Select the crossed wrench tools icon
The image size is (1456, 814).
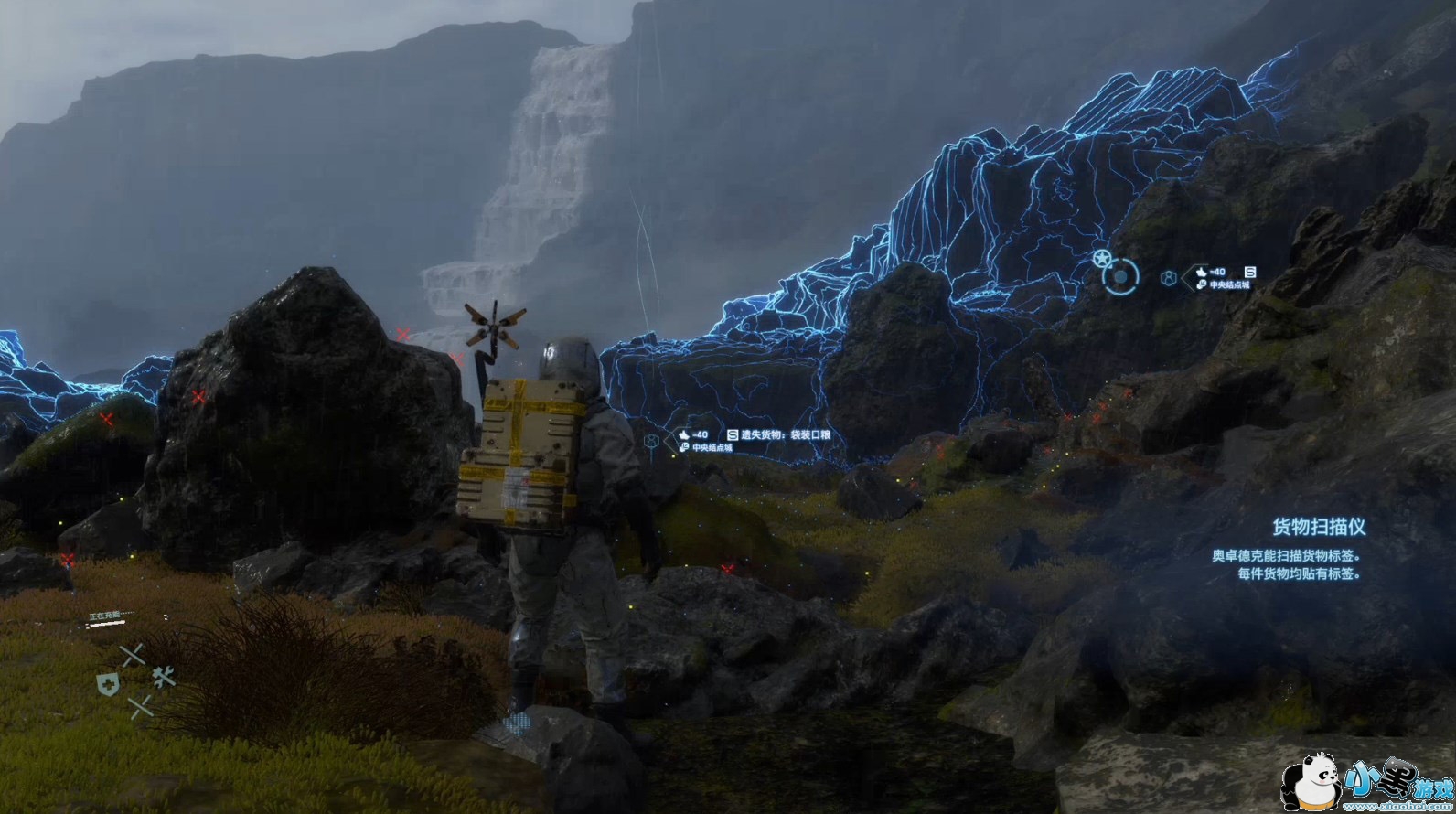(164, 677)
